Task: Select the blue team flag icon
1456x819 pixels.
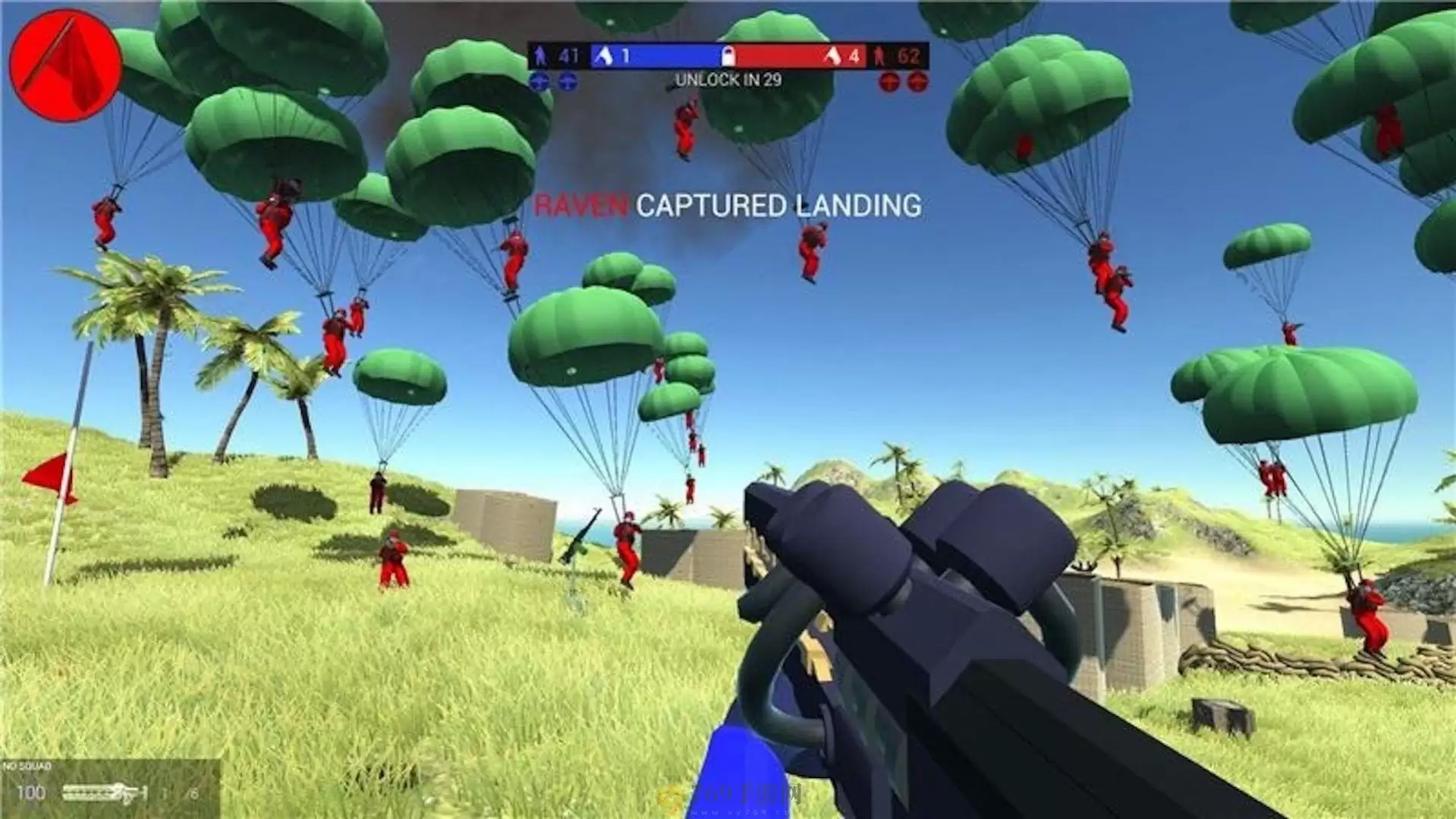Action: pyautogui.click(x=605, y=55)
